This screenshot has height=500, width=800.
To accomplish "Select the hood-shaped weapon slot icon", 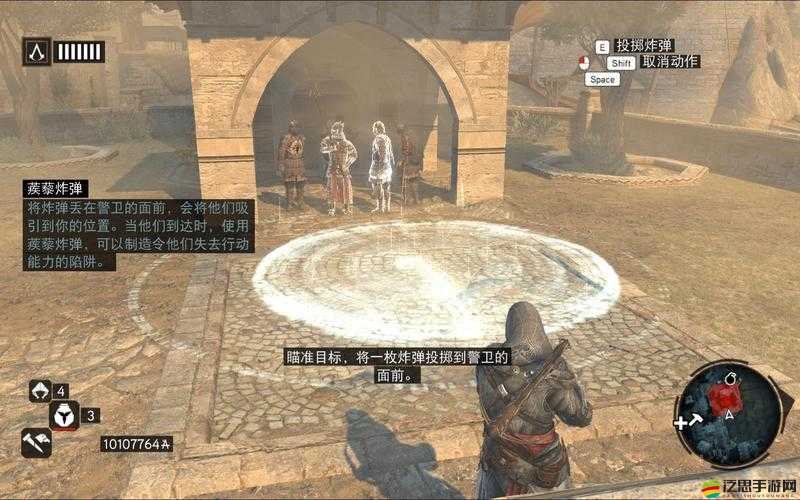I will point(41,391).
